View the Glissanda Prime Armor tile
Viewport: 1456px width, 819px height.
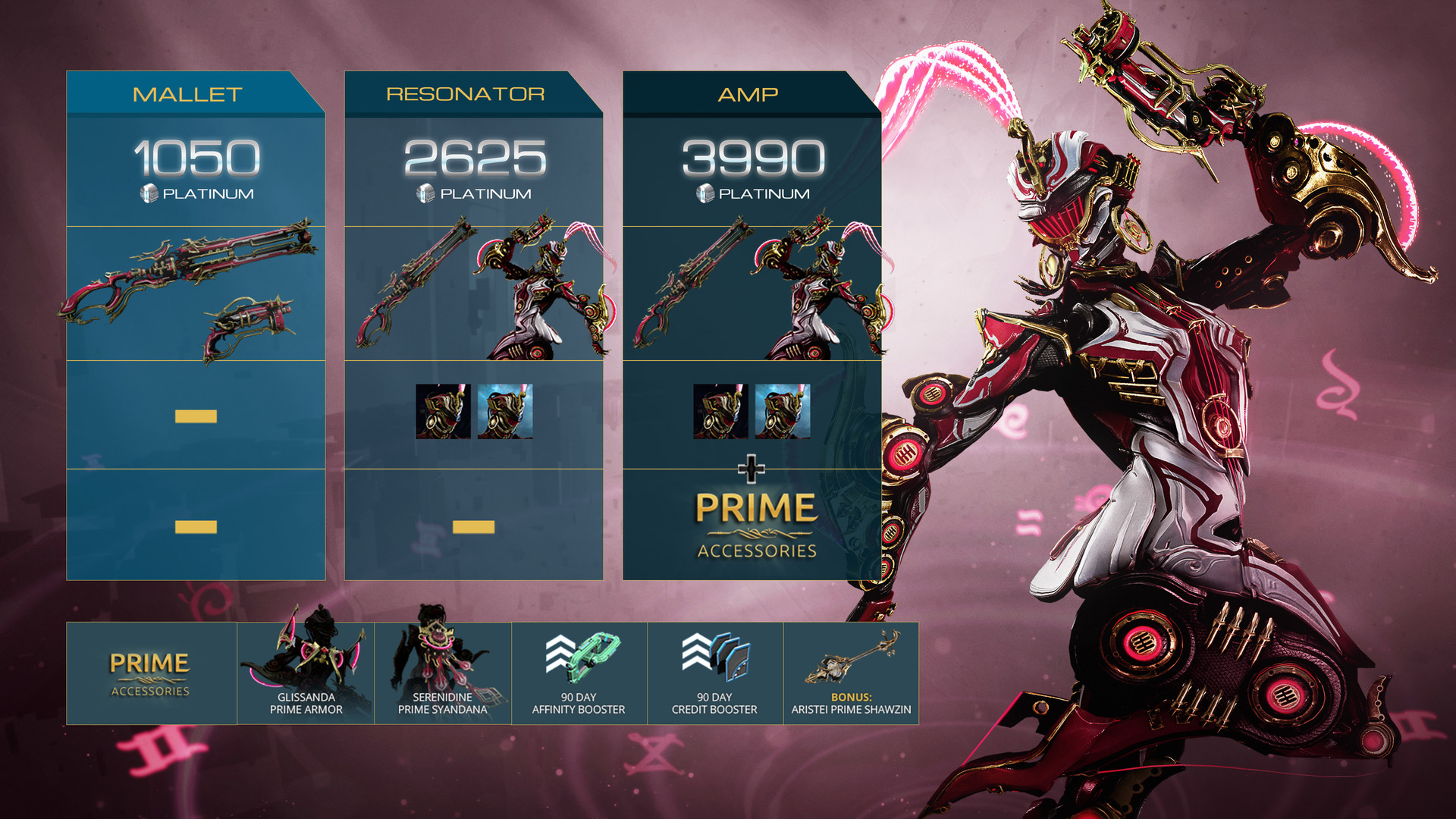coord(306,673)
